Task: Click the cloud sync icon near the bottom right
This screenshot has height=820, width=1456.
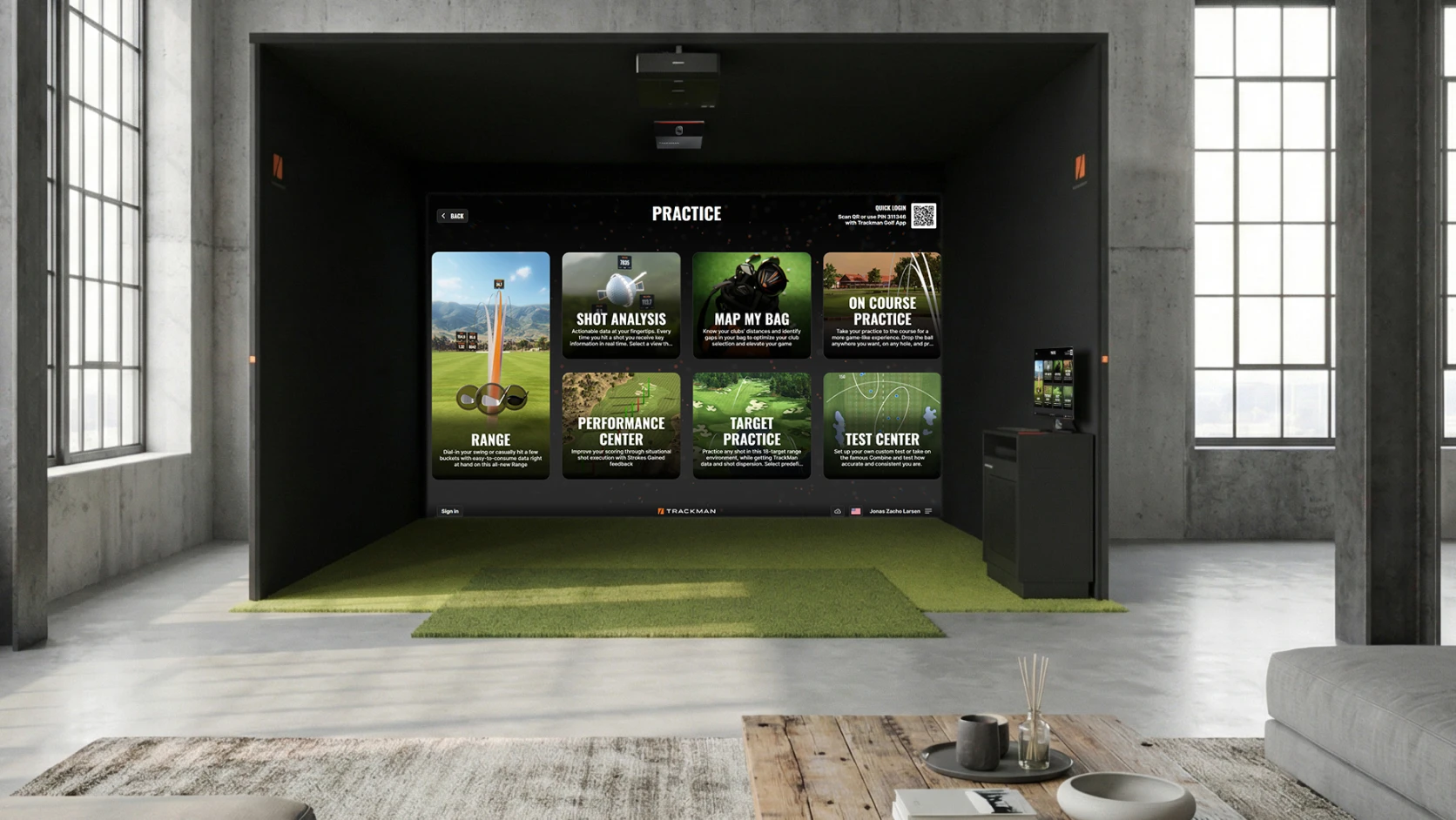Action: (x=838, y=512)
